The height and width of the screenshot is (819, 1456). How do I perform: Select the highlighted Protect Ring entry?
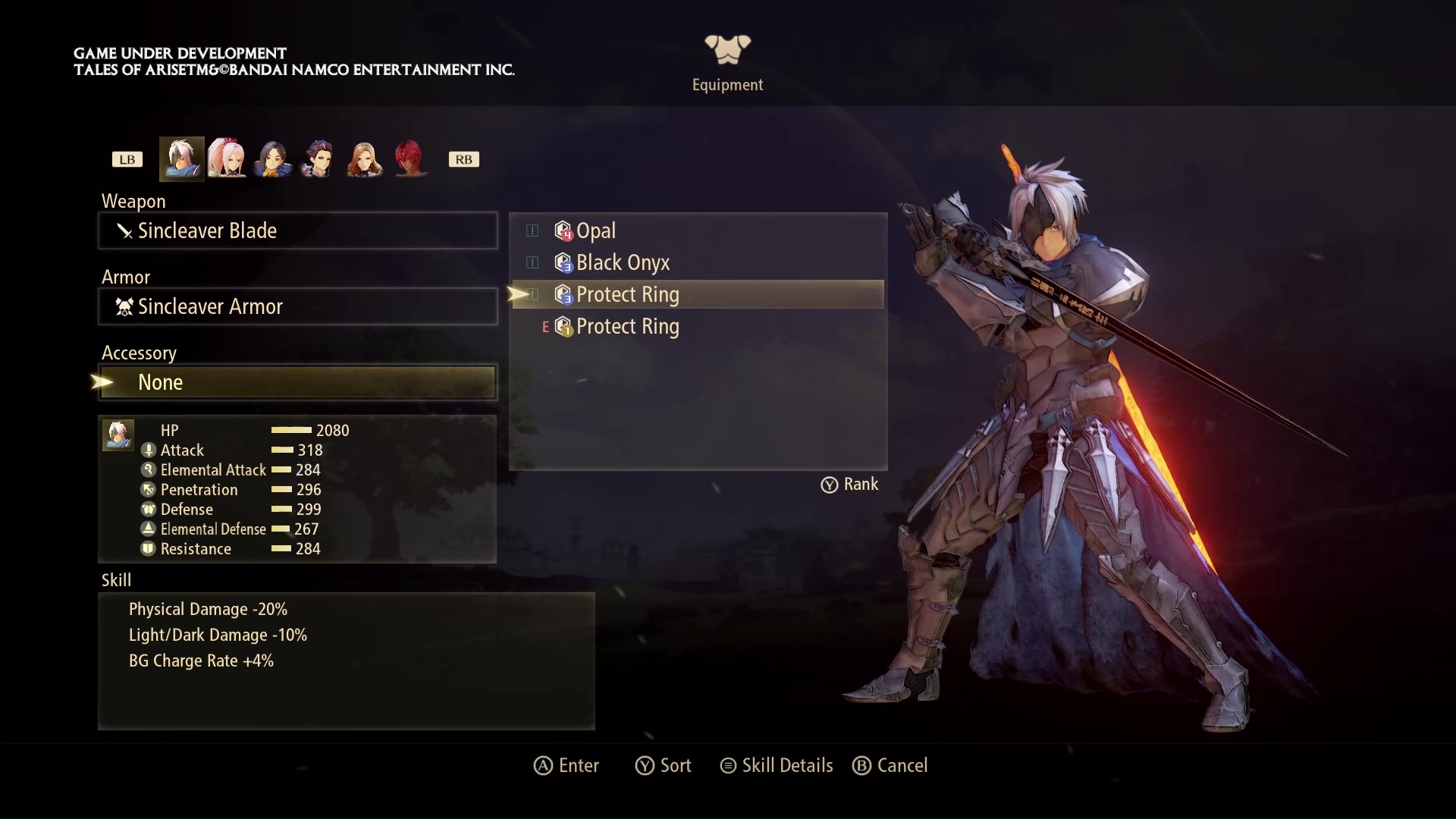coord(628,294)
